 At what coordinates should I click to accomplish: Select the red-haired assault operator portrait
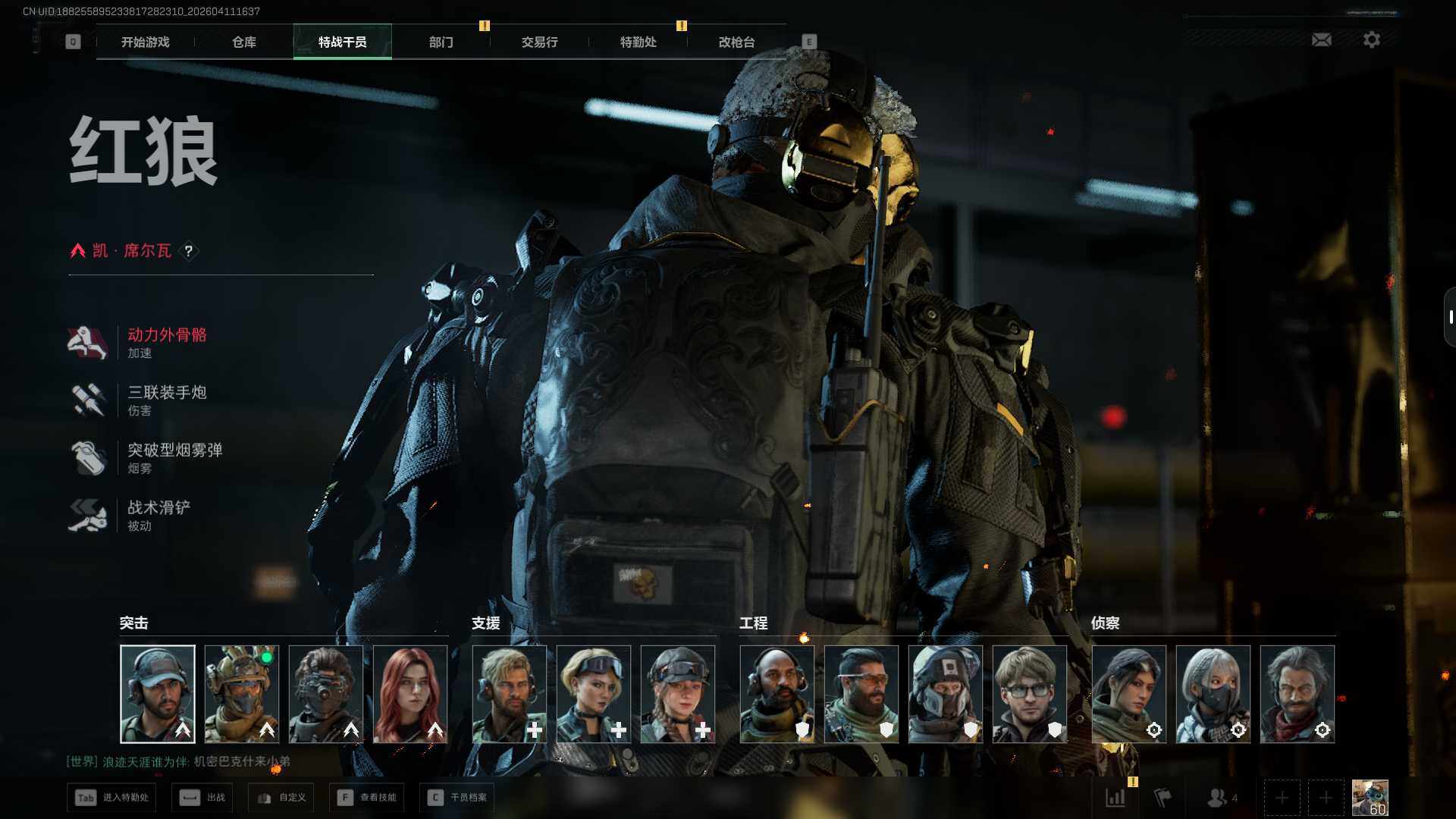[410, 694]
